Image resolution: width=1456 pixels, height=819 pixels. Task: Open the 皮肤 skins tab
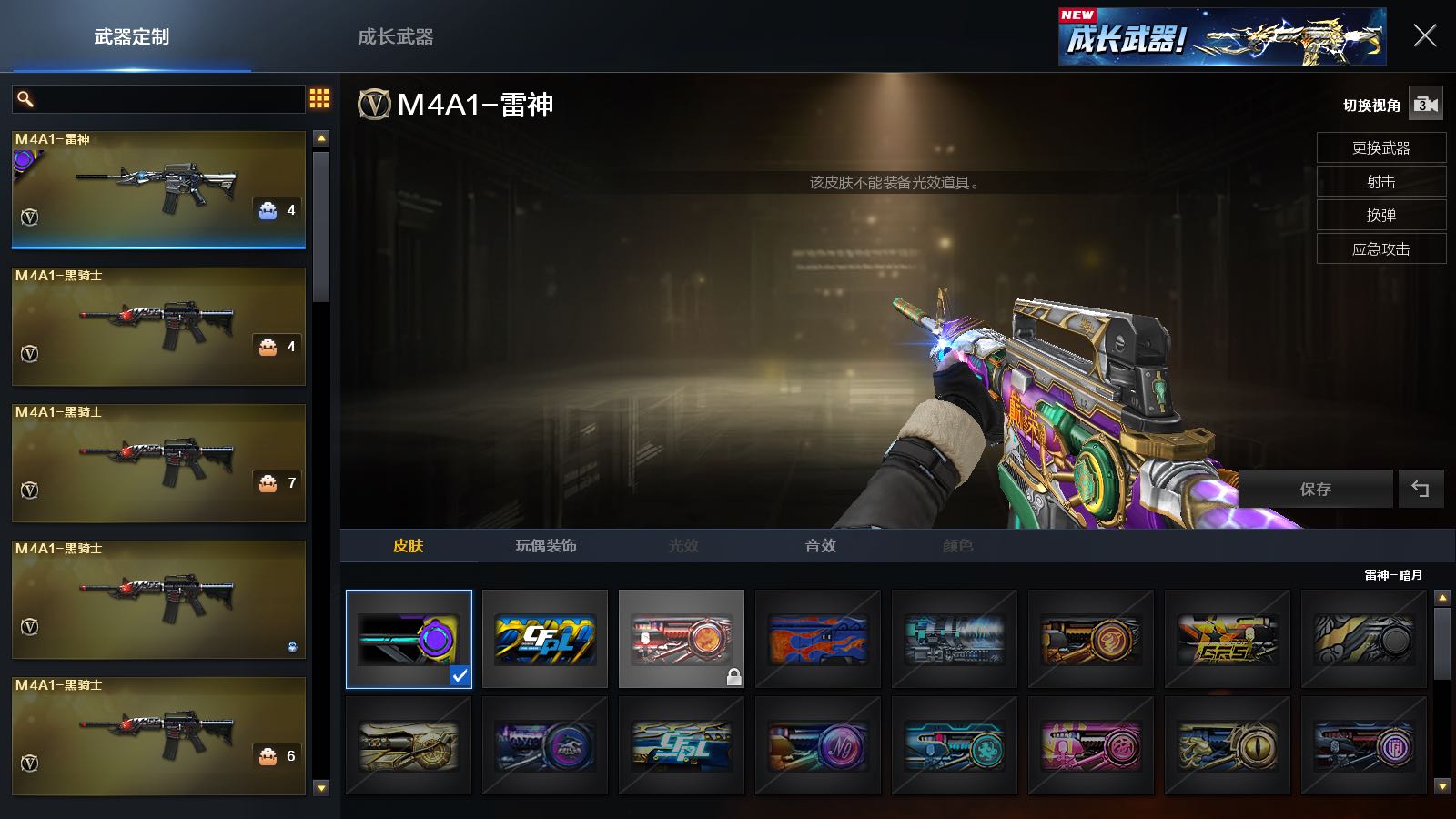pyautogui.click(x=408, y=546)
